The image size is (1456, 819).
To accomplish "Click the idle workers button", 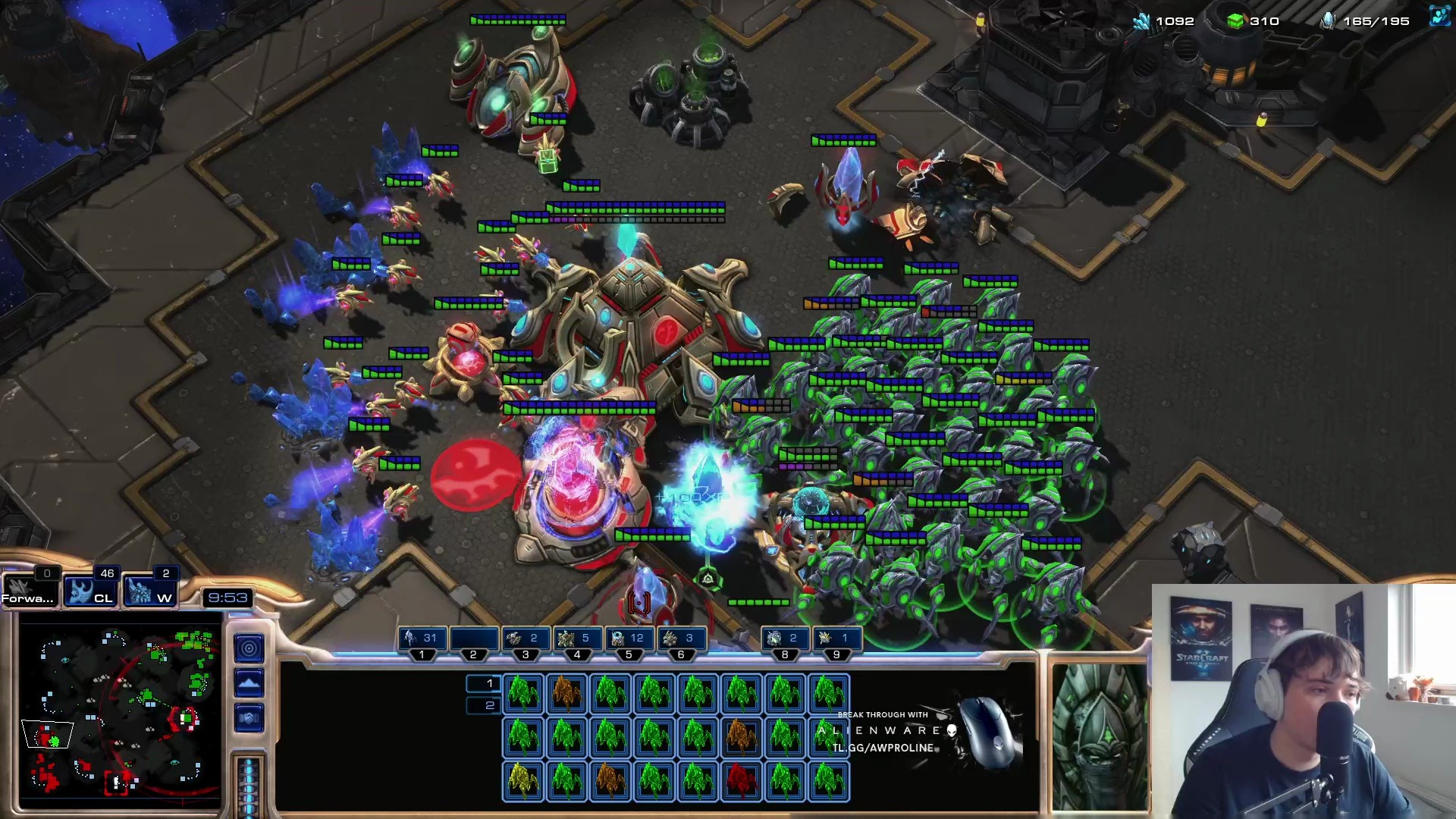I will (30, 590).
